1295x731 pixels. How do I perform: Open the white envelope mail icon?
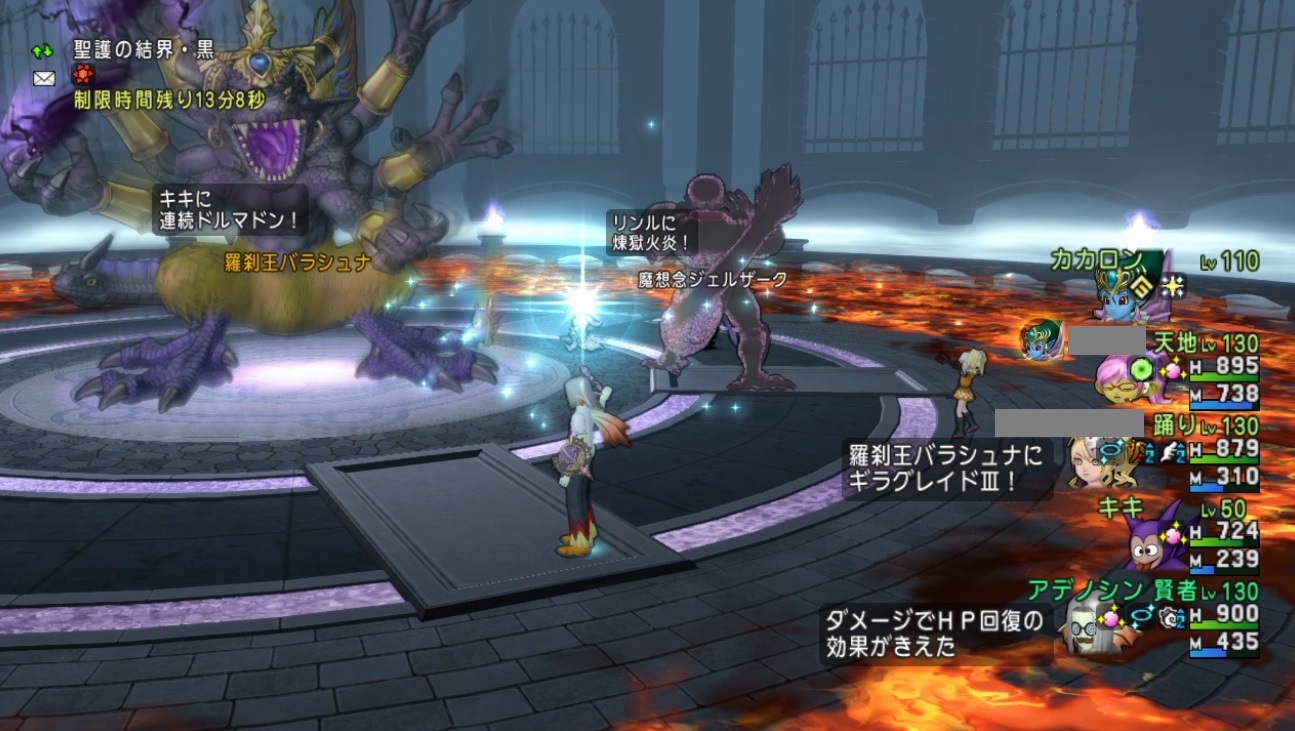click(x=44, y=77)
